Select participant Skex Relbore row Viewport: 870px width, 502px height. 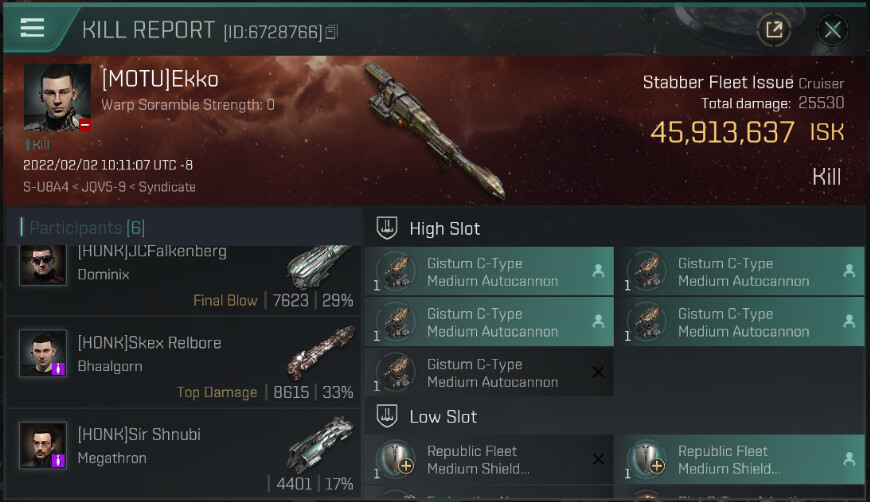coord(183,364)
